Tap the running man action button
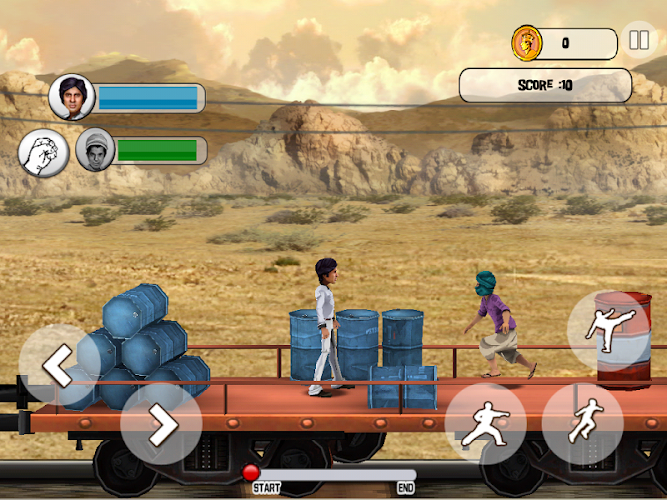 point(582,423)
